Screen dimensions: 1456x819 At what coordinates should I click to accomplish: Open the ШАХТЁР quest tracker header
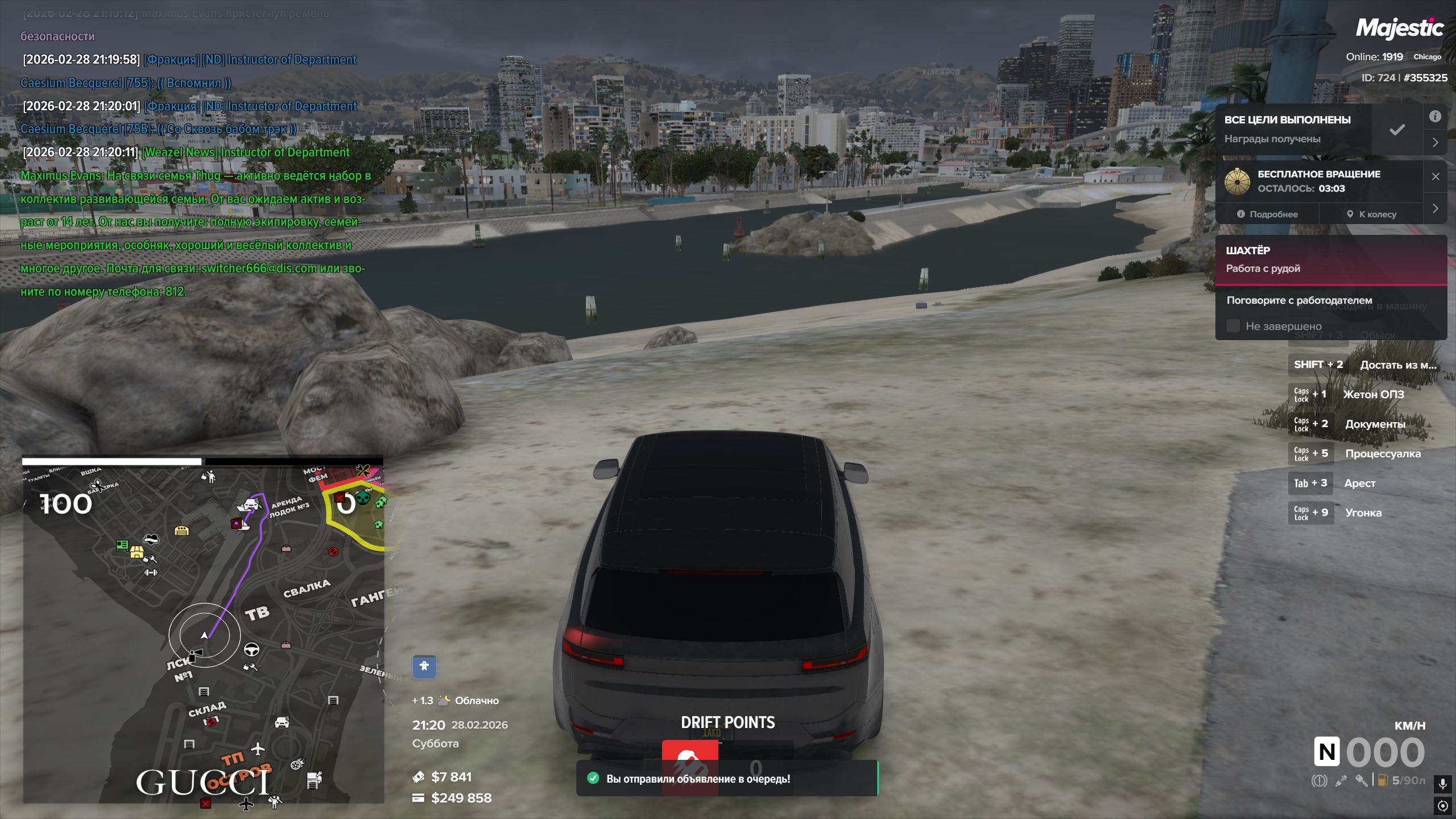(x=1331, y=259)
